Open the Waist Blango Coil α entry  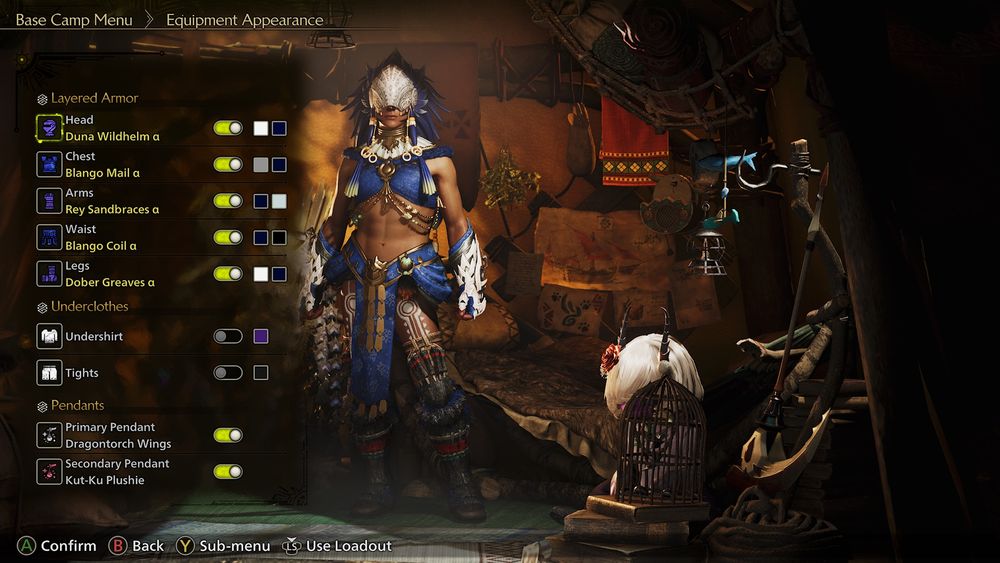[x=101, y=238]
